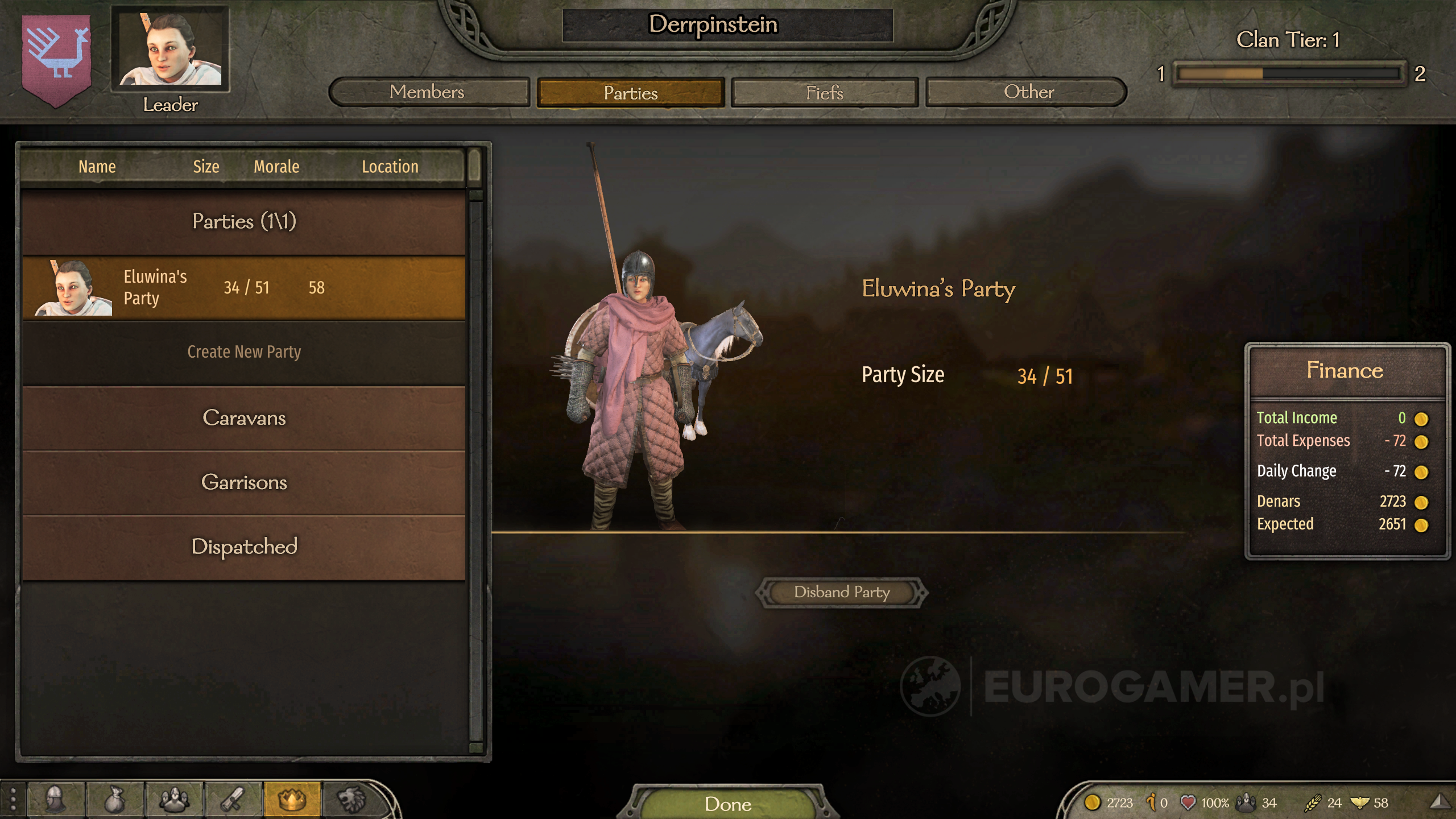
Task: Select Eluwina's Party row
Action: pos(245,288)
